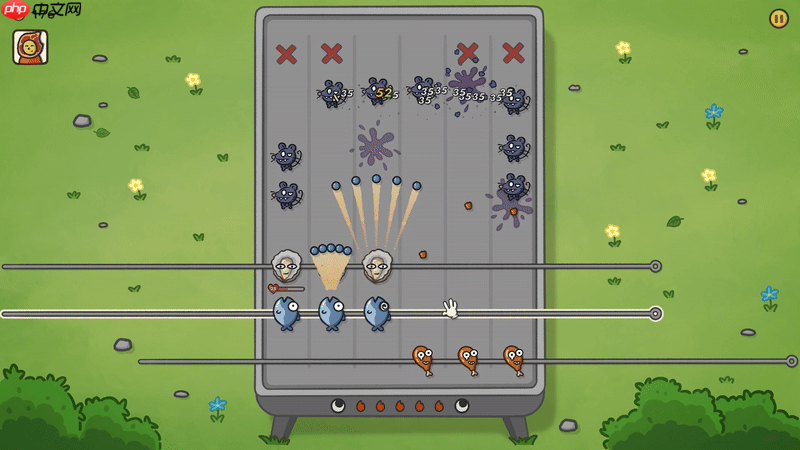This screenshot has width=800, height=450.
Task: Pause the game with the round button
Action: pyautogui.click(x=778, y=19)
